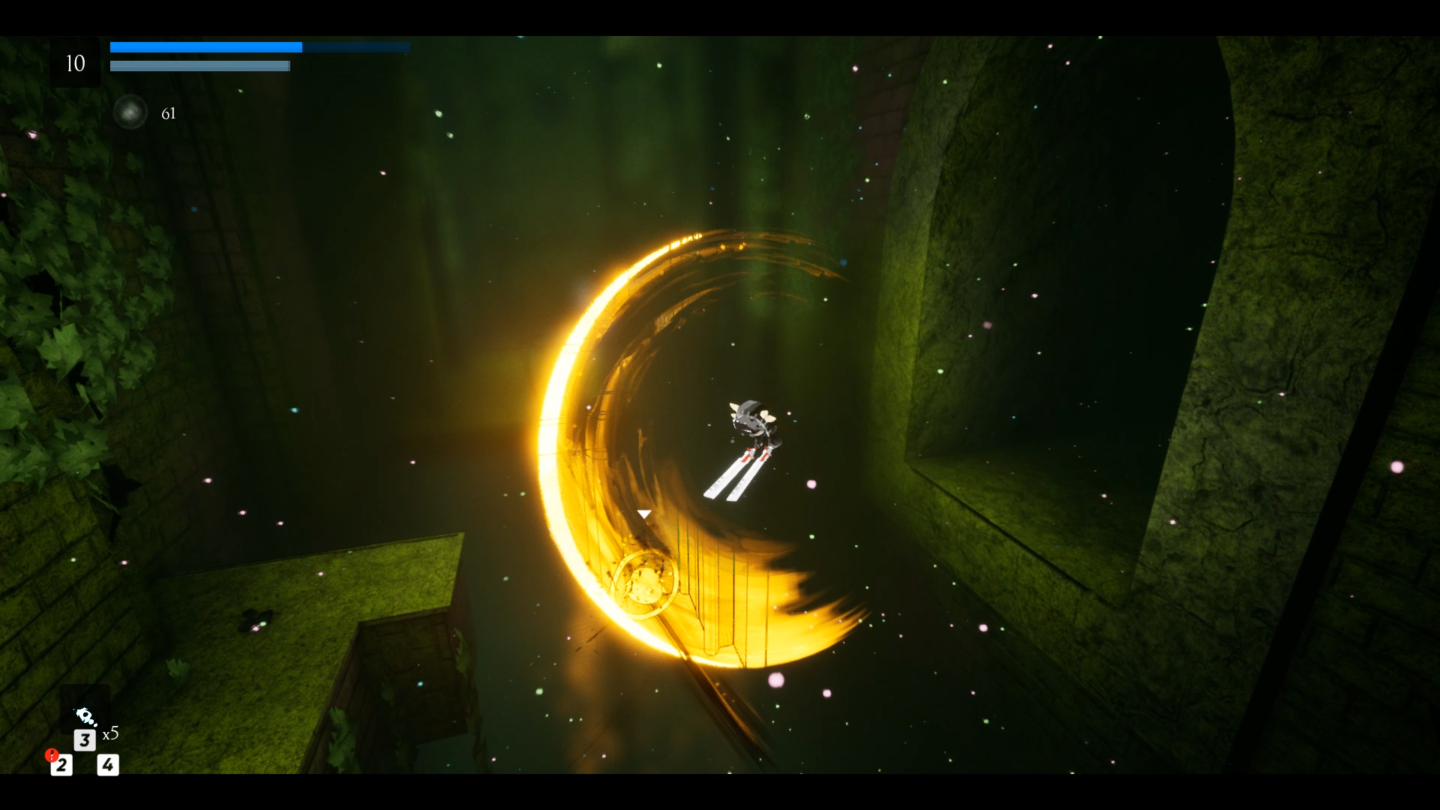
Task: Select the jetpack ability icon above slot 3
Action: pos(85,716)
